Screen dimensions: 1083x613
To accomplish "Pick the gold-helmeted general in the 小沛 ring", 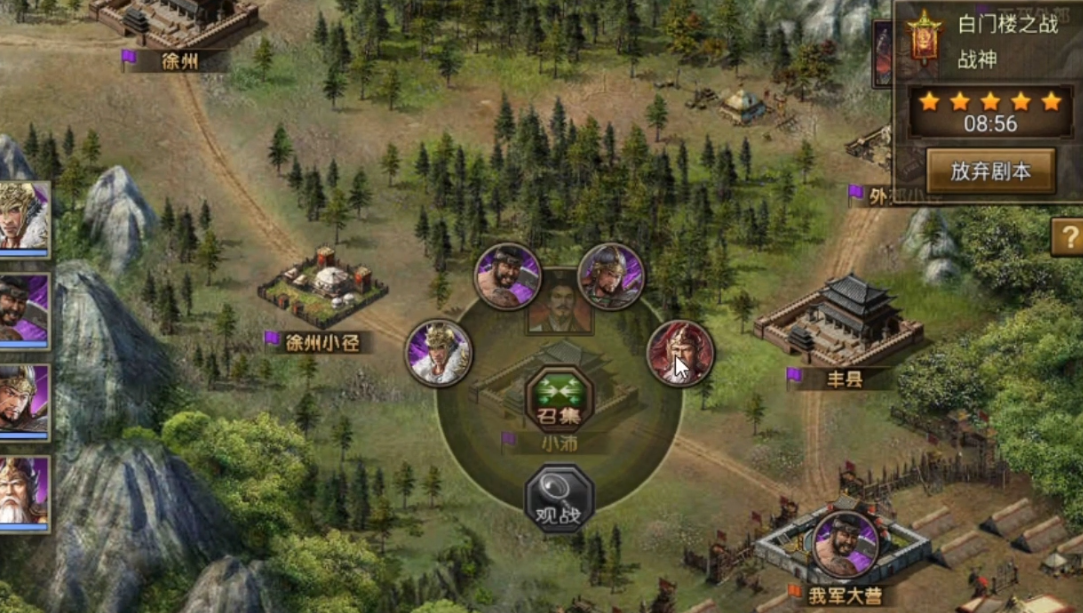I will (610, 276).
